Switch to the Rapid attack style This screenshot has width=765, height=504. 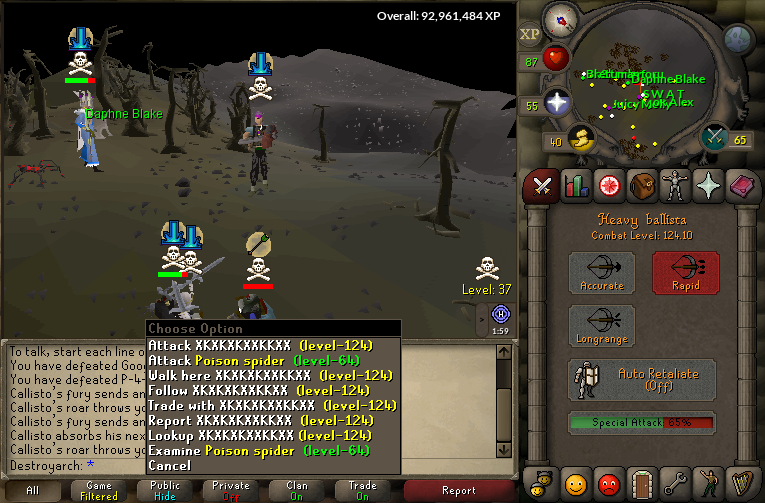[686, 273]
